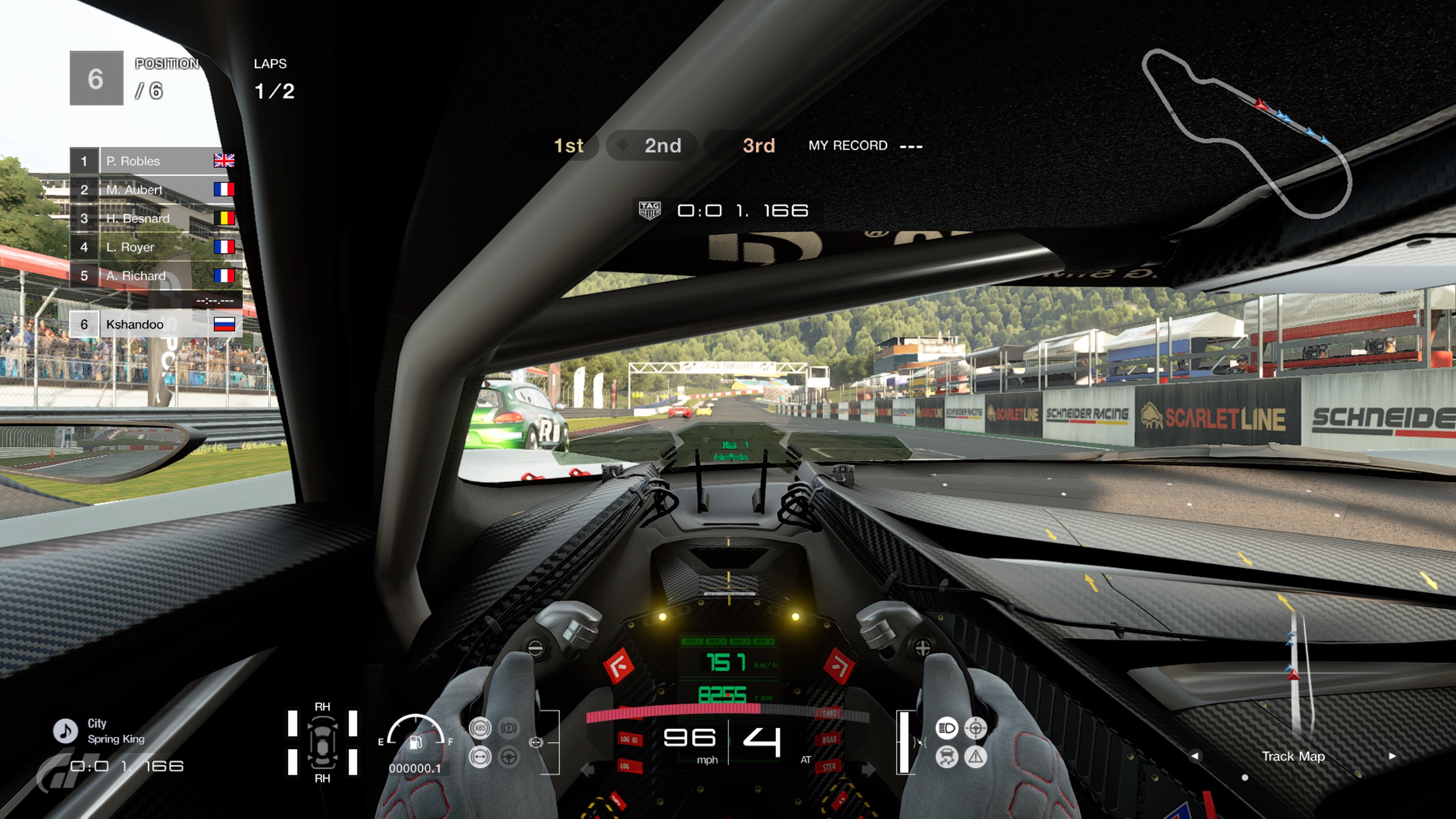This screenshot has height=819, width=1456.
Task: Click the parking brake indicator icon
Action: coord(509,728)
